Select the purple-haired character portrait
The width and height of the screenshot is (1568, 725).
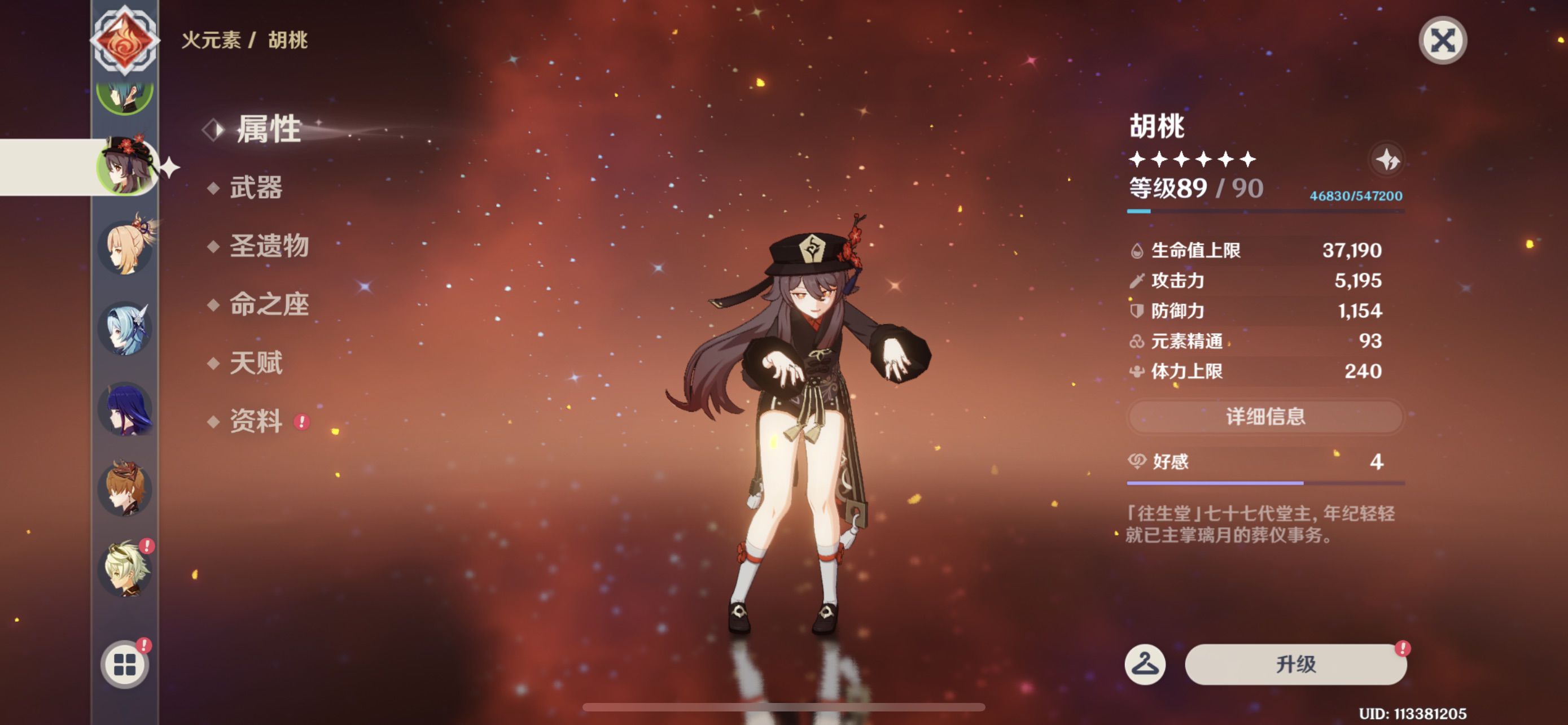125,409
